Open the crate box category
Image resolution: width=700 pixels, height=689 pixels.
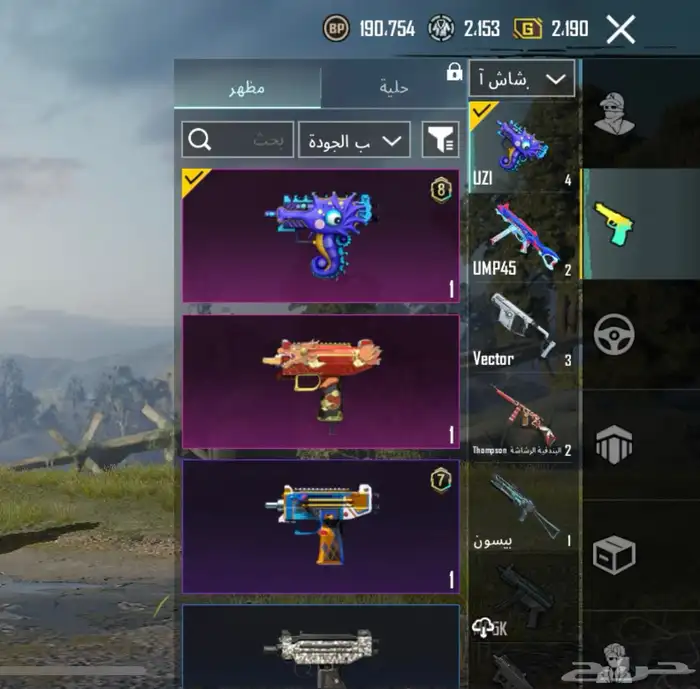tap(613, 554)
